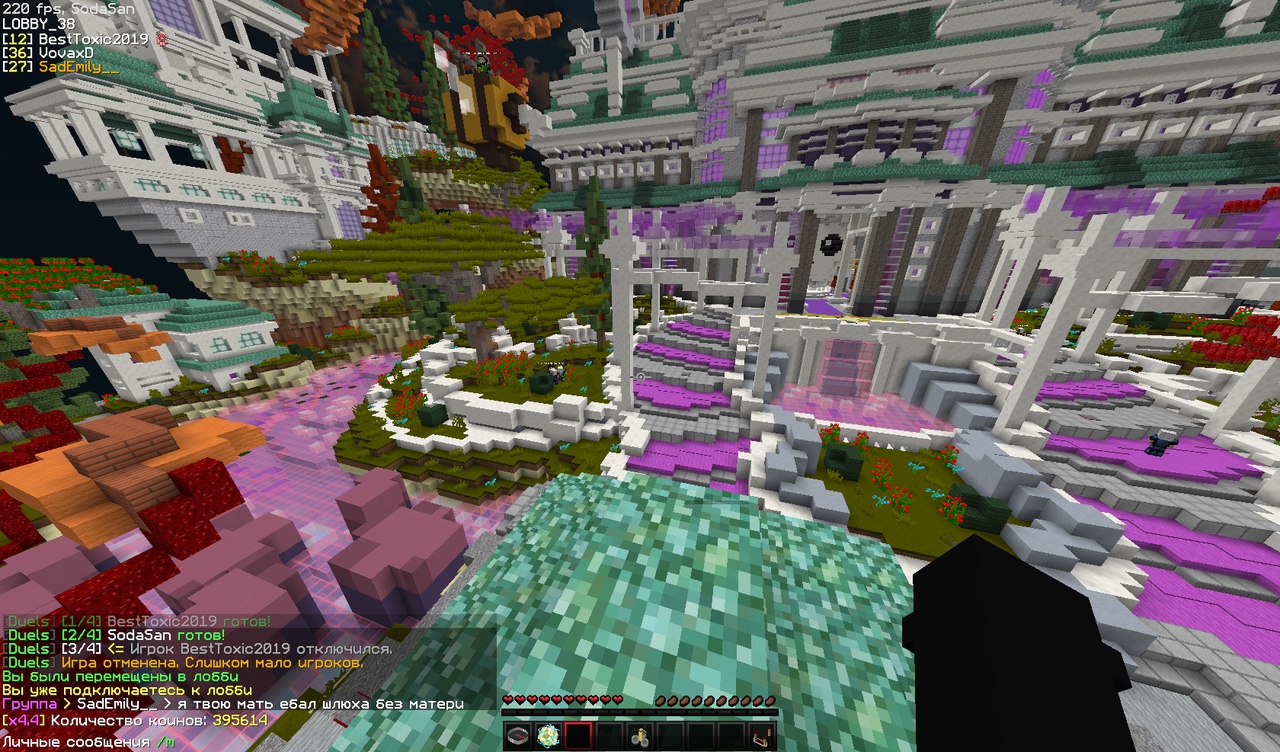The image size is (1280, 752).
Task: Select the compass hotbar slot
Action: [x=517, y=736]
